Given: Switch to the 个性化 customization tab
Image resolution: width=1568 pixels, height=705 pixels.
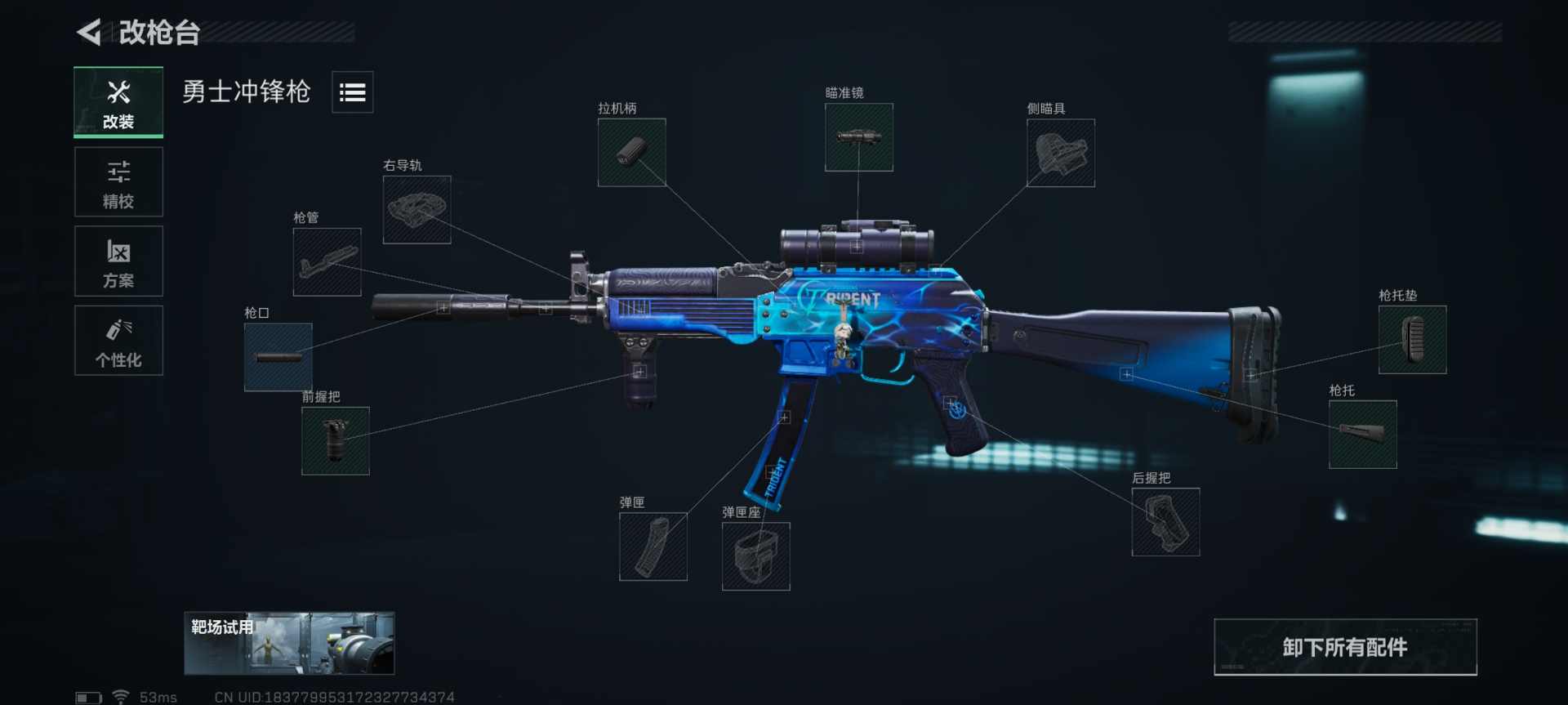Looking at the screenshot, I should (x=118, y=341).
